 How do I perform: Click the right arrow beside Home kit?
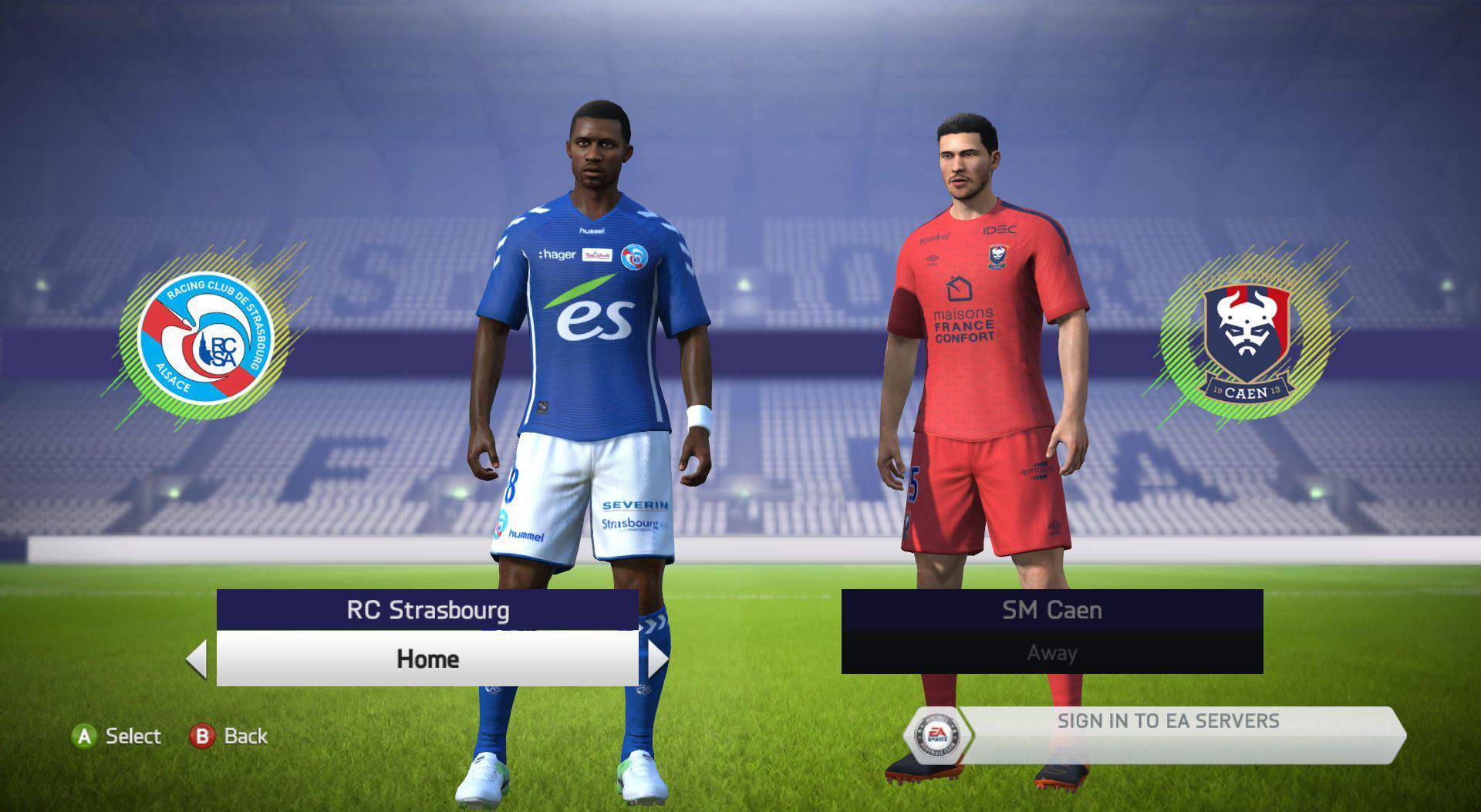[657, 659]
